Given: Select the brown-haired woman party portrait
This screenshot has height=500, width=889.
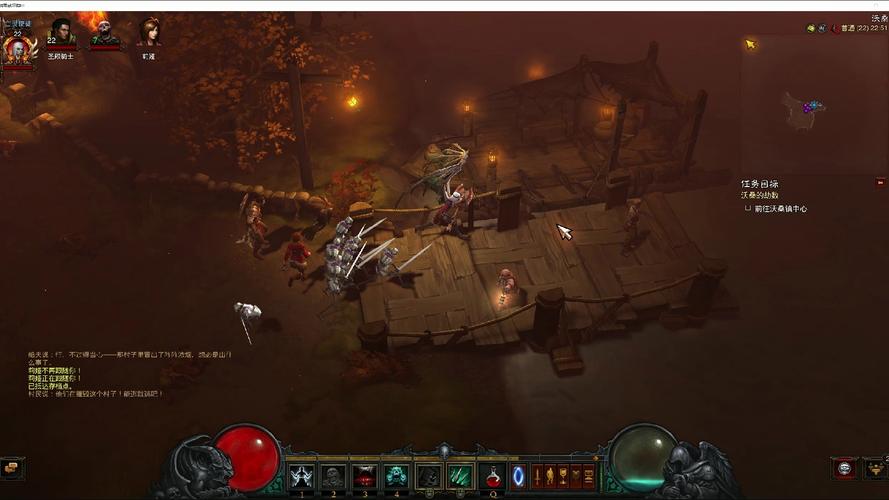Looking at the screenshot, I should pyautogui.click(x=149, y=34).
